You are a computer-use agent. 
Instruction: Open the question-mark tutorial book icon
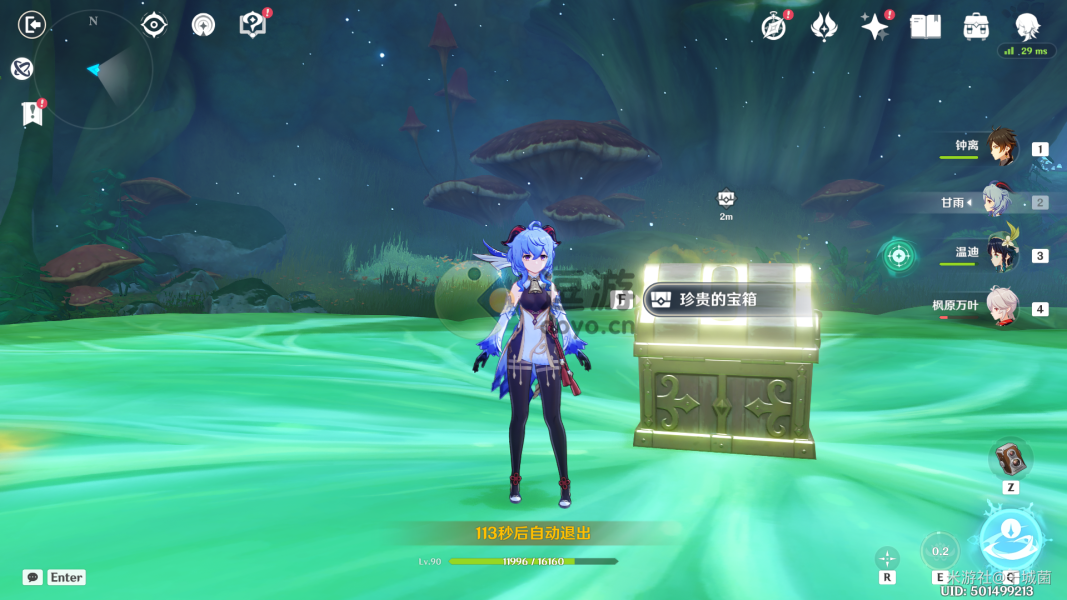(253, 25)
